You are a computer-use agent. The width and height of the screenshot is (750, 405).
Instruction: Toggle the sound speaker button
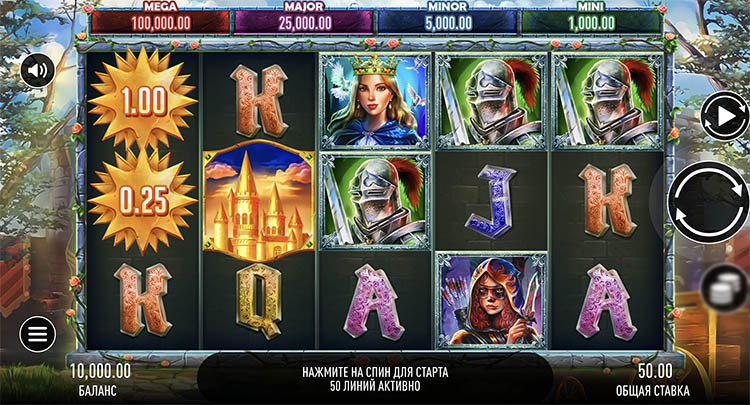[x=37, y=70]
